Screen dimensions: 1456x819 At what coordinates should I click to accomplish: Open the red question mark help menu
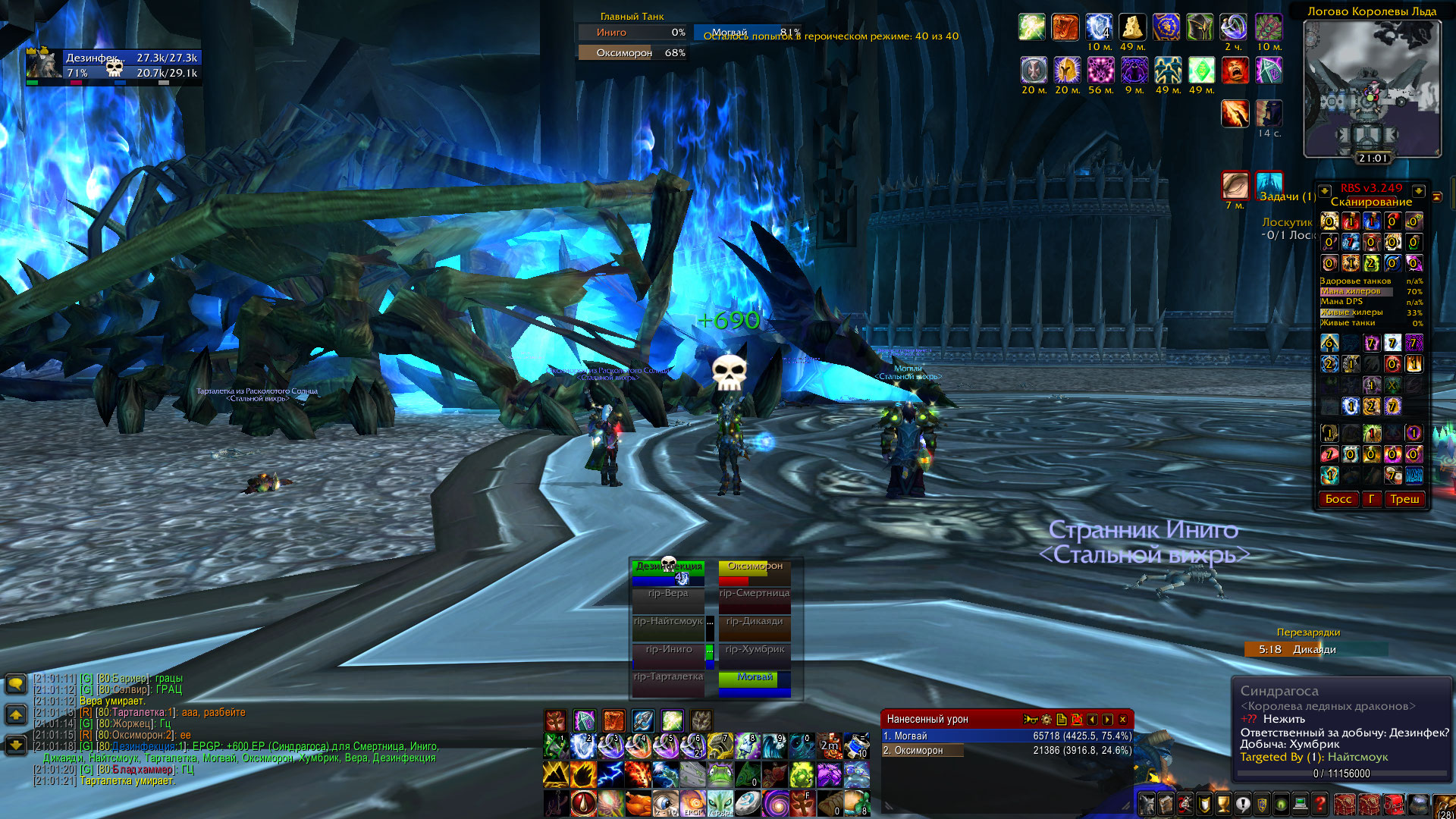pos(1320,804)
